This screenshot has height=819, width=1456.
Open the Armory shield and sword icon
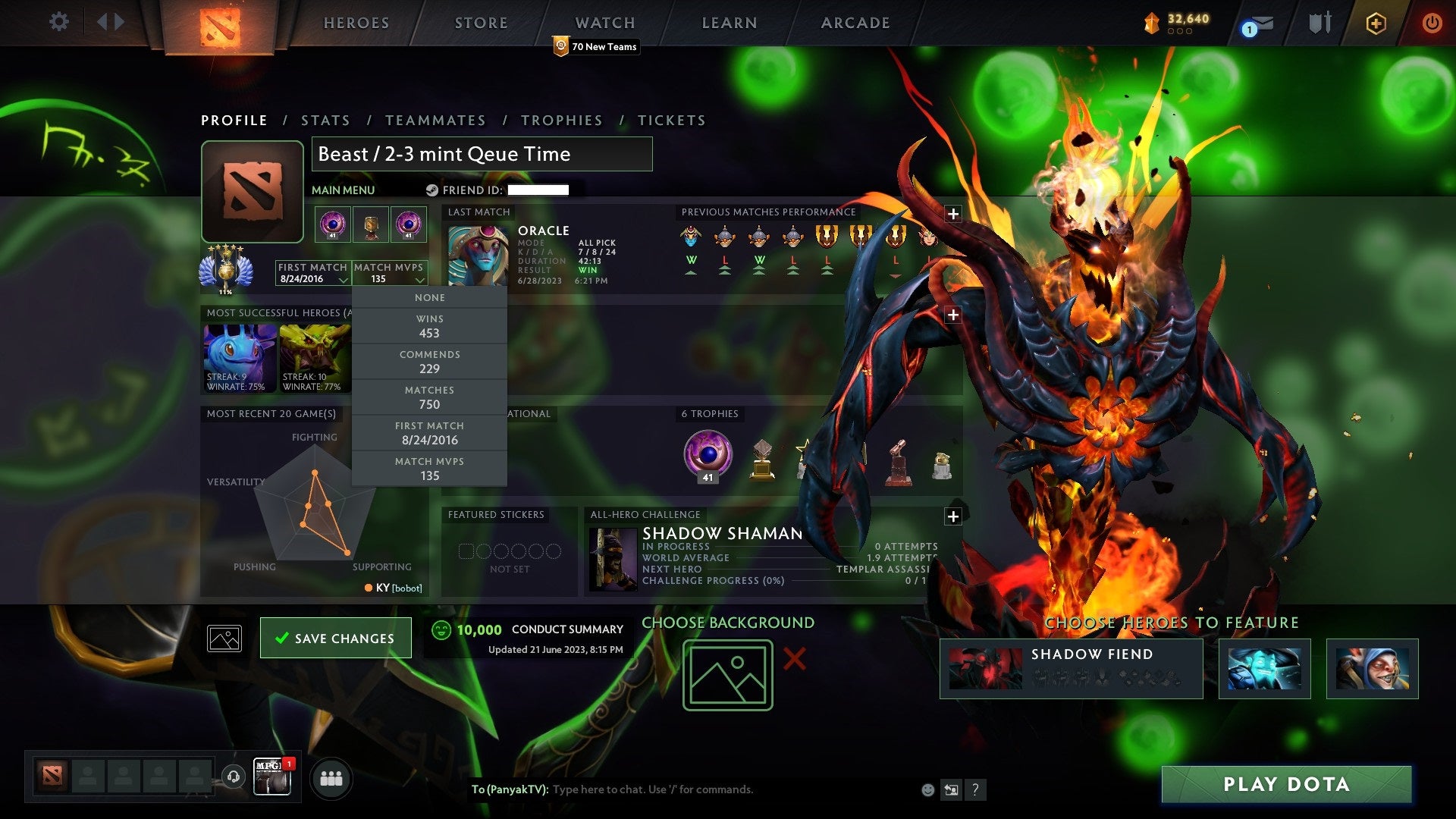click(x=1319, y=23)
